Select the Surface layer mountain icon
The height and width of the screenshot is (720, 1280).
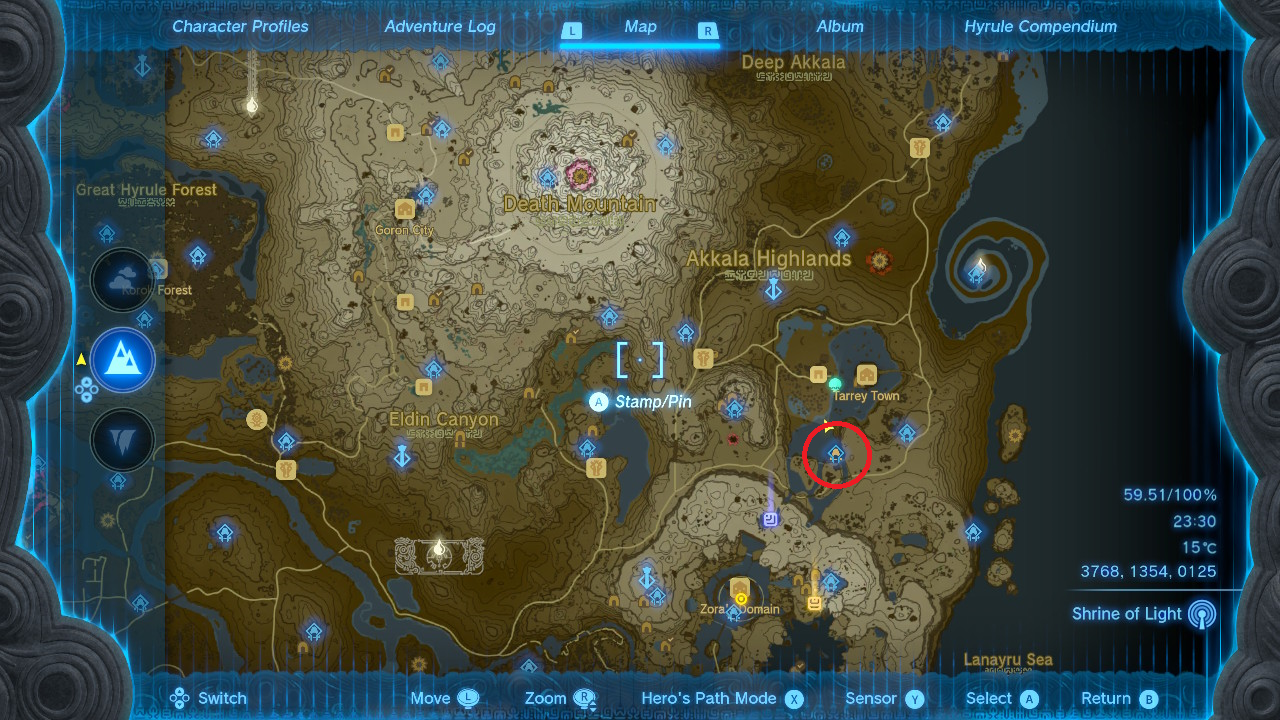[122, 360]
